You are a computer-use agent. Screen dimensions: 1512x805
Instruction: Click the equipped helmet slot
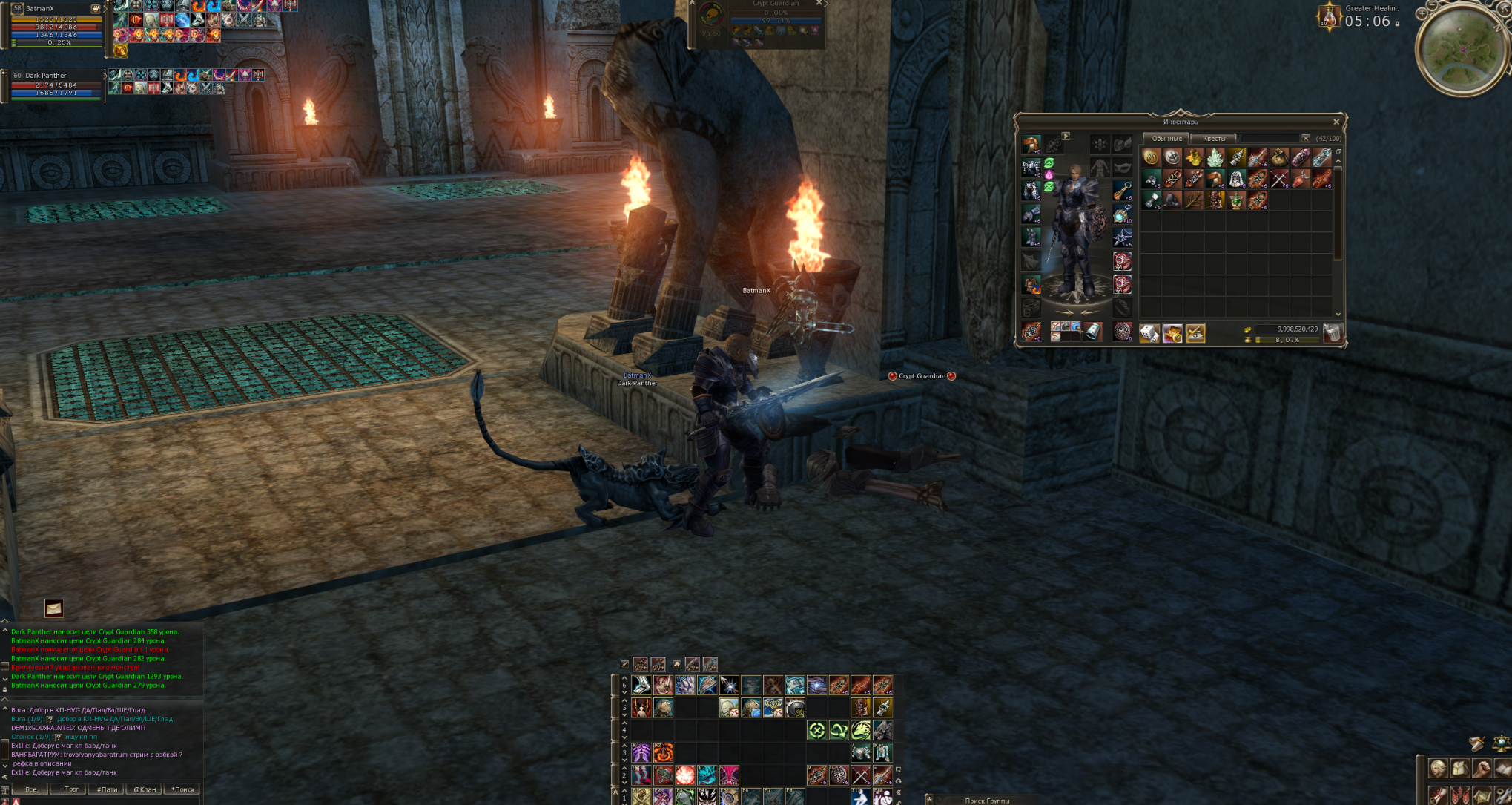coord(1031,145)
